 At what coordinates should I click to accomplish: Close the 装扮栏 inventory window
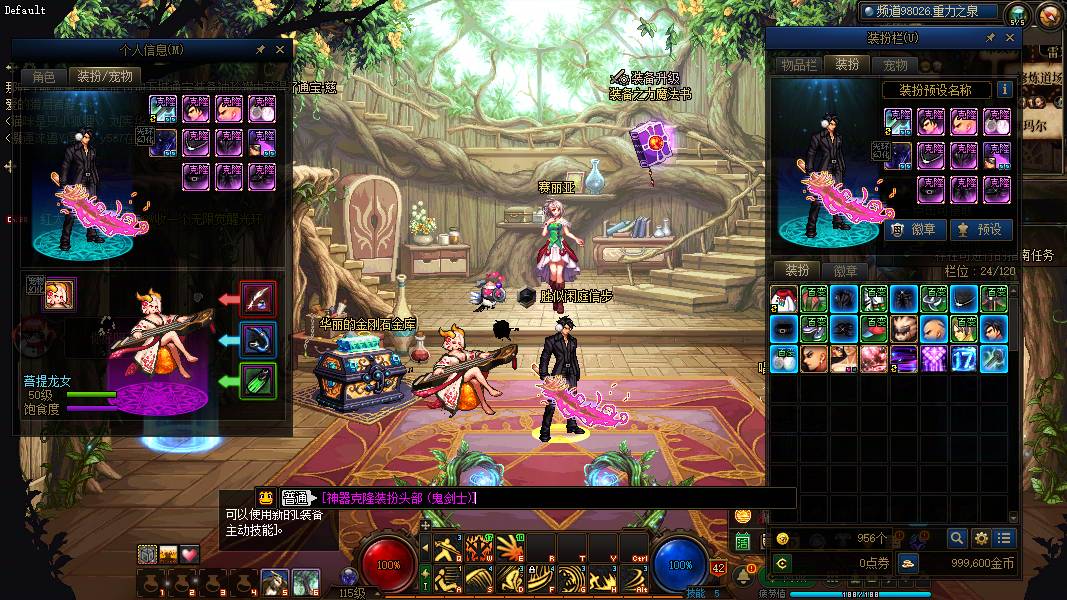(x=1010, y=38)
